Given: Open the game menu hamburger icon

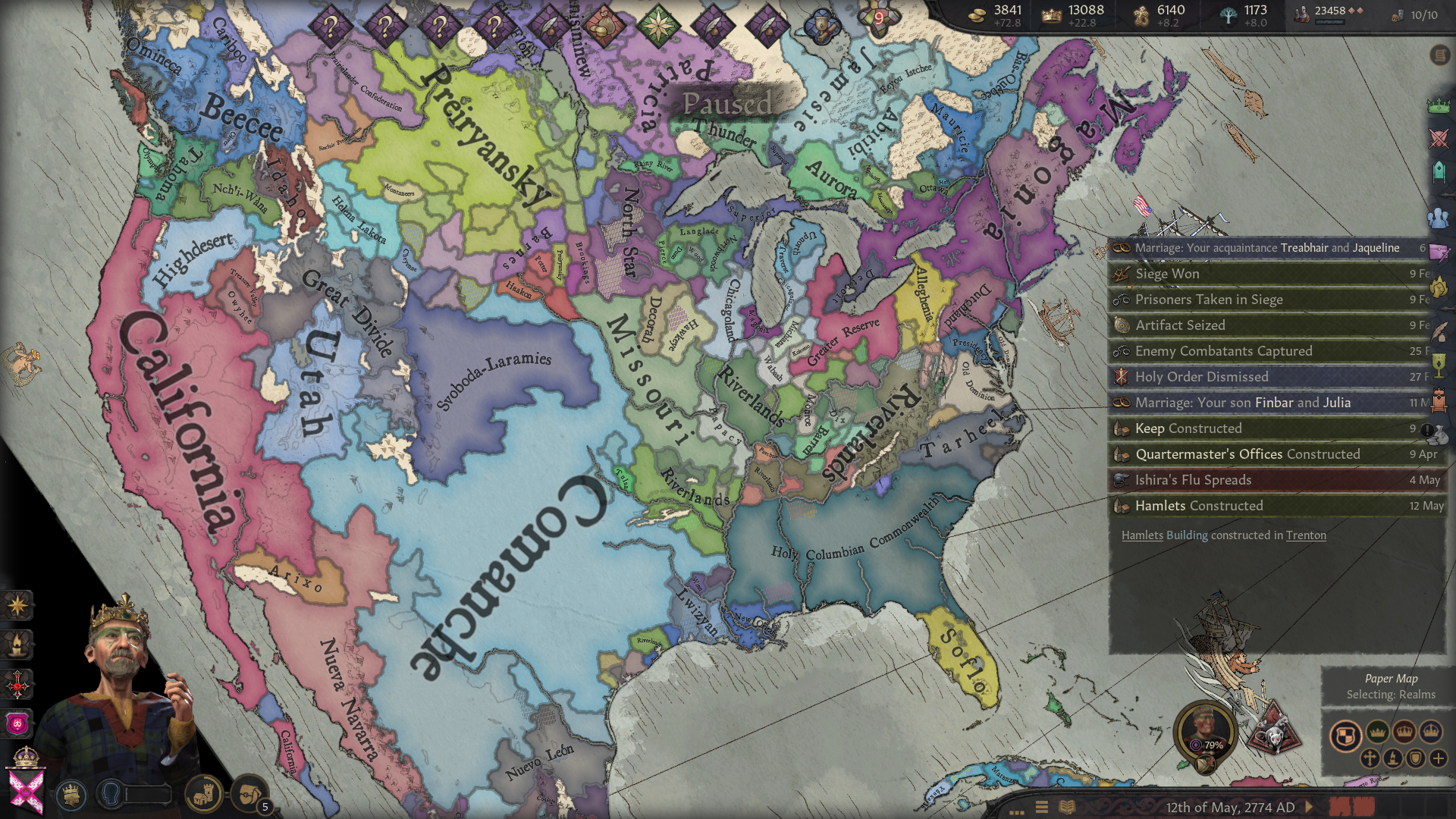Looking at the screenshot, I should (x=1042, y=807).
